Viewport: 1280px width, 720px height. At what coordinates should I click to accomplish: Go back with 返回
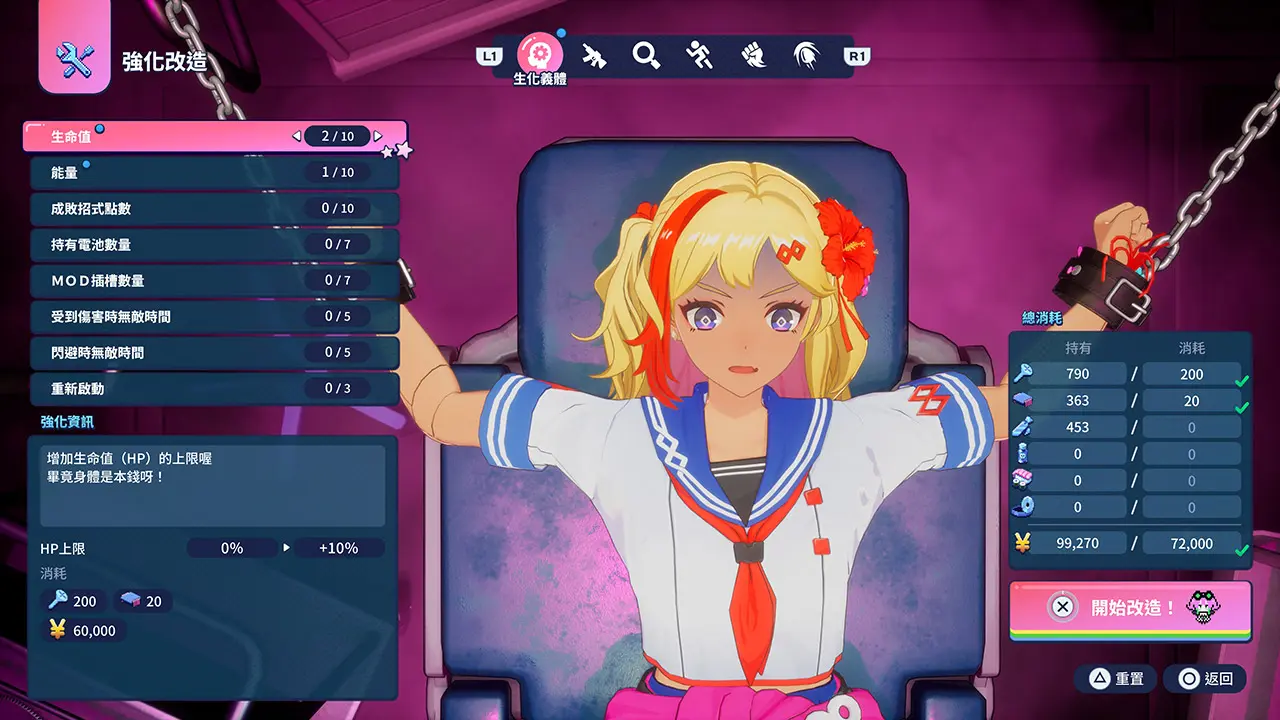click(x=1206, y=679)
